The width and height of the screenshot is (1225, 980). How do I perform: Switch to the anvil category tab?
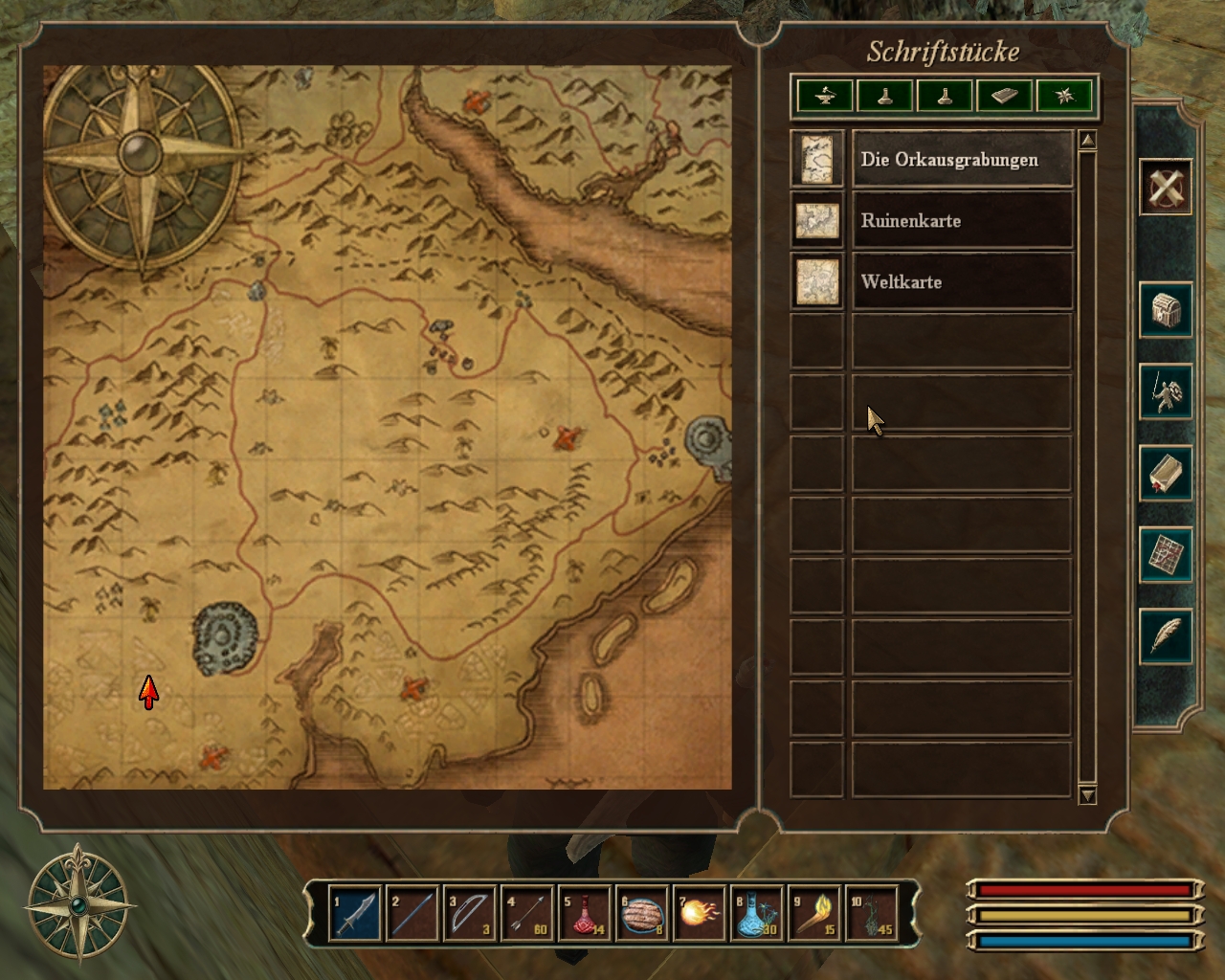pyautogui.click(x=825, y=96)
